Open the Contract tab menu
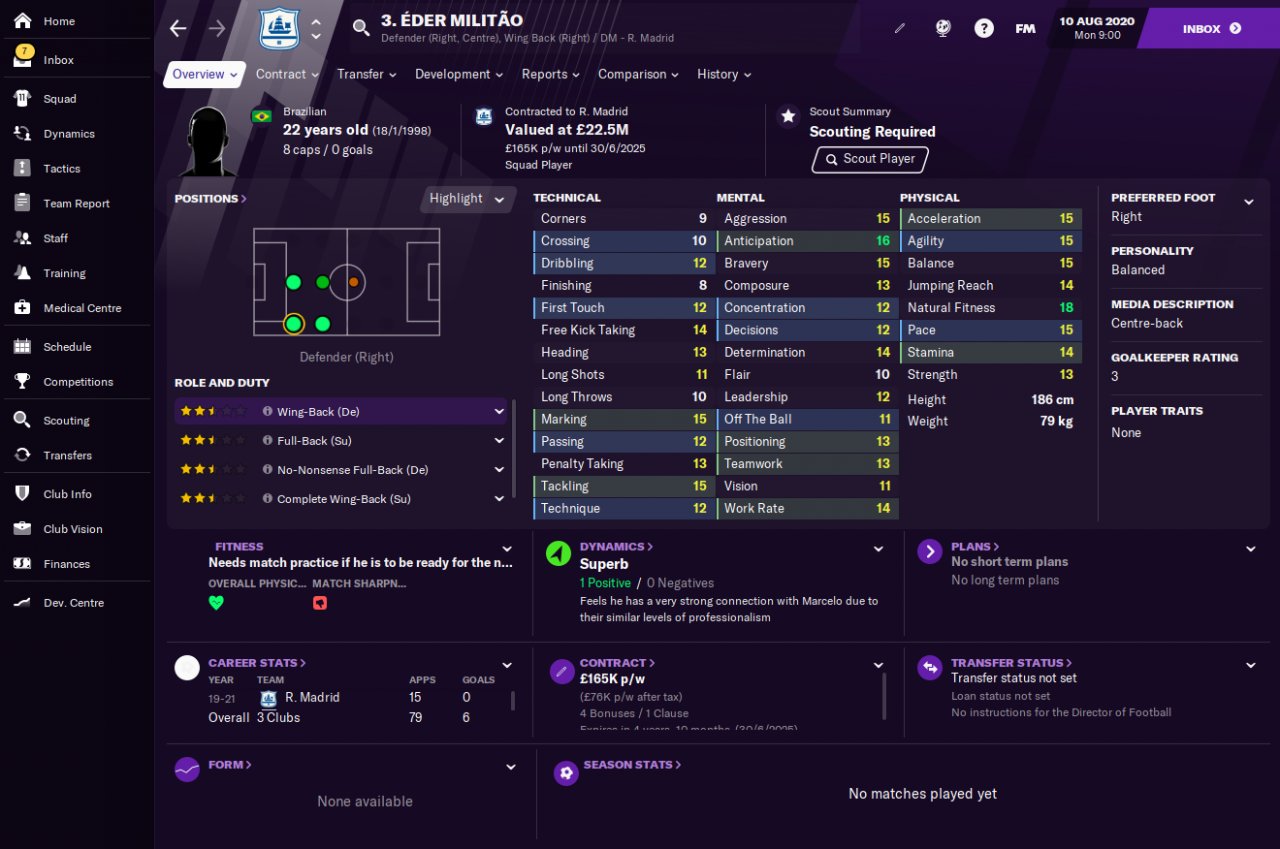 (287, 74)
